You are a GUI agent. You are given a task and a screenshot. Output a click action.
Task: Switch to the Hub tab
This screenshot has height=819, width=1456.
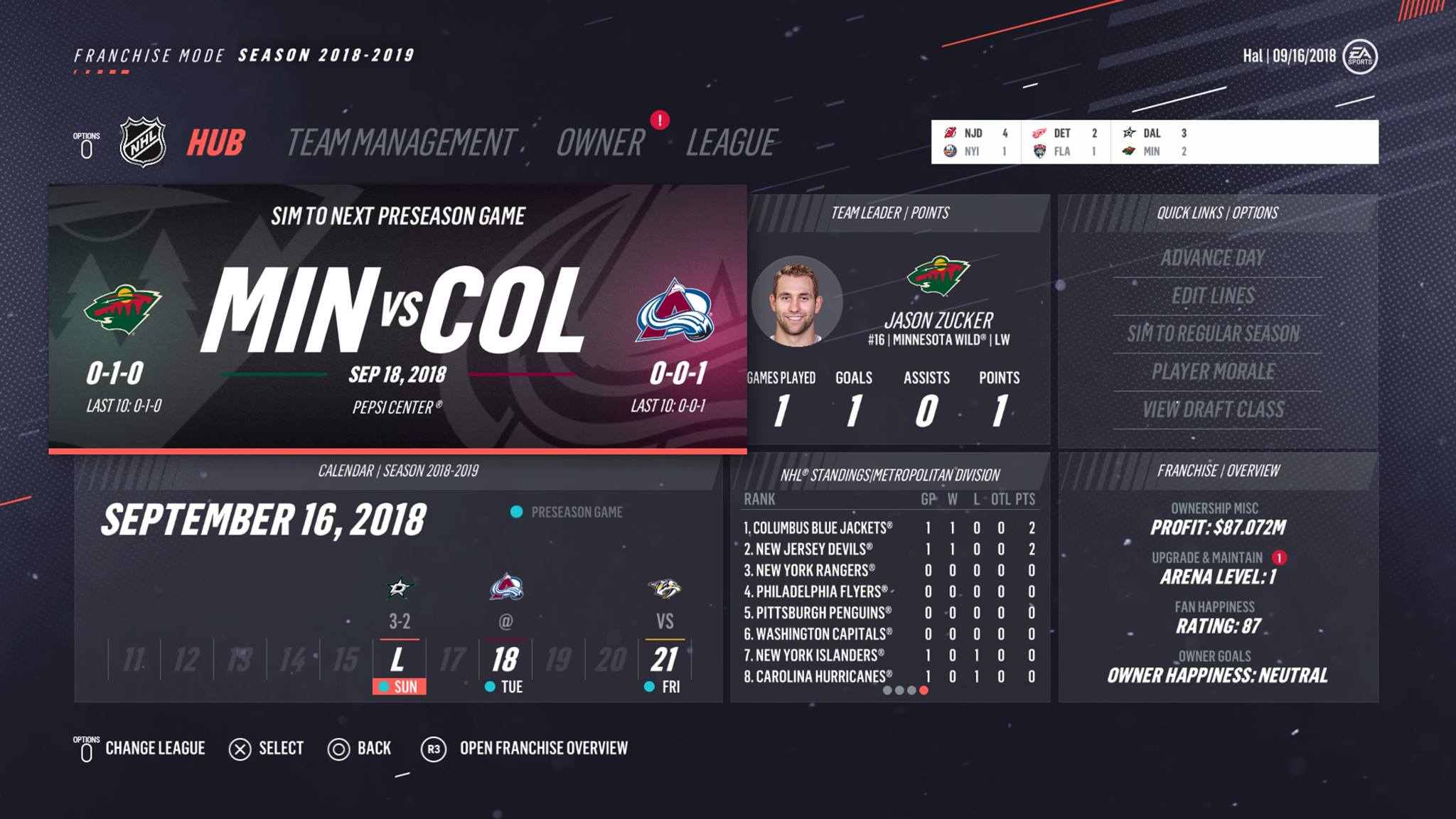215,143
